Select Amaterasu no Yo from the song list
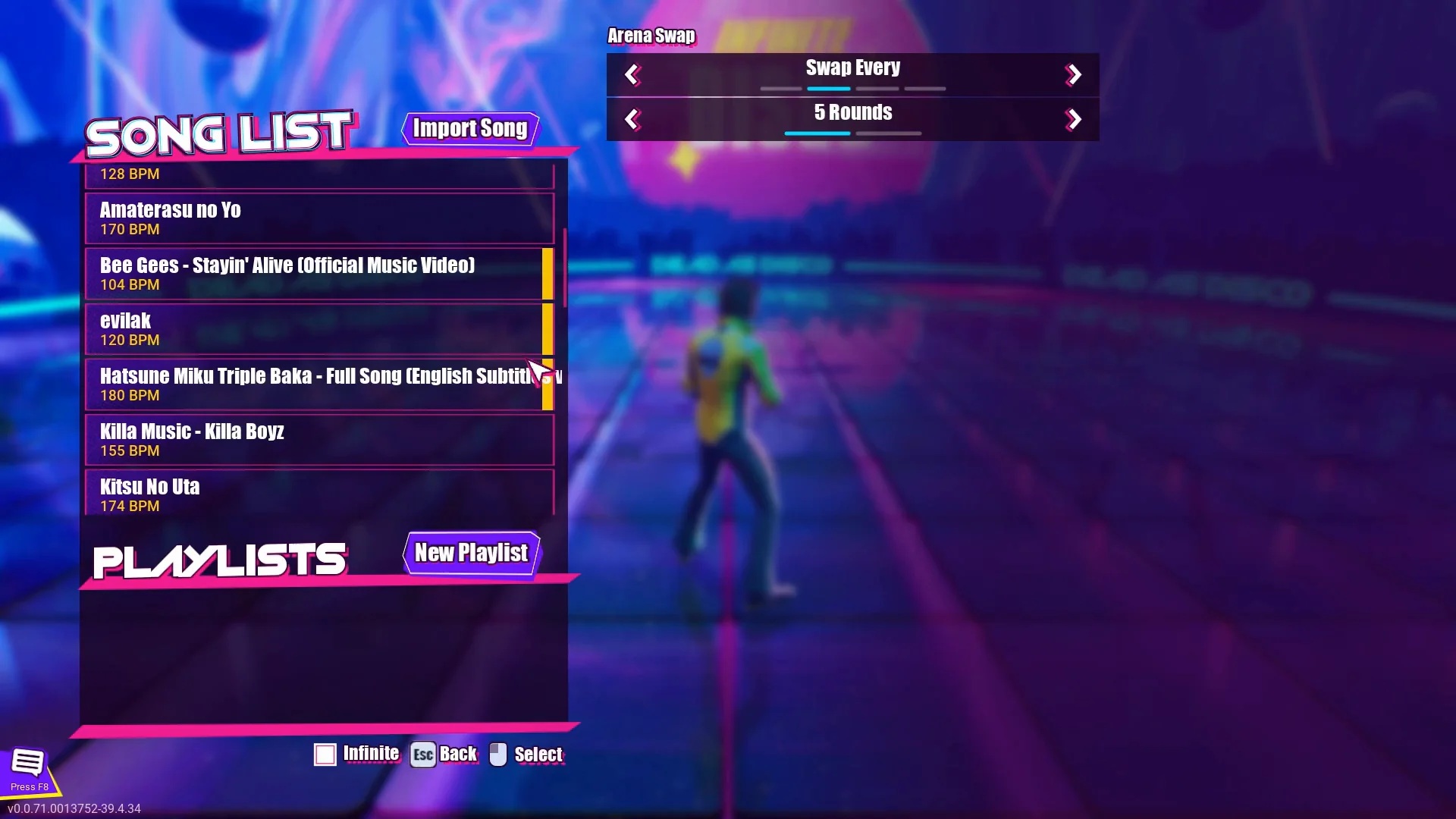1456x819 pixels. [x=318, y=218]
